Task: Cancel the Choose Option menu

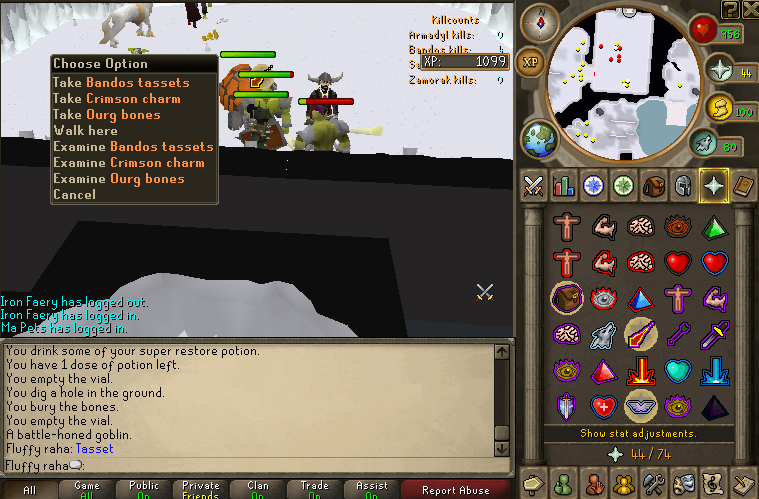Action: click(74, 195)
